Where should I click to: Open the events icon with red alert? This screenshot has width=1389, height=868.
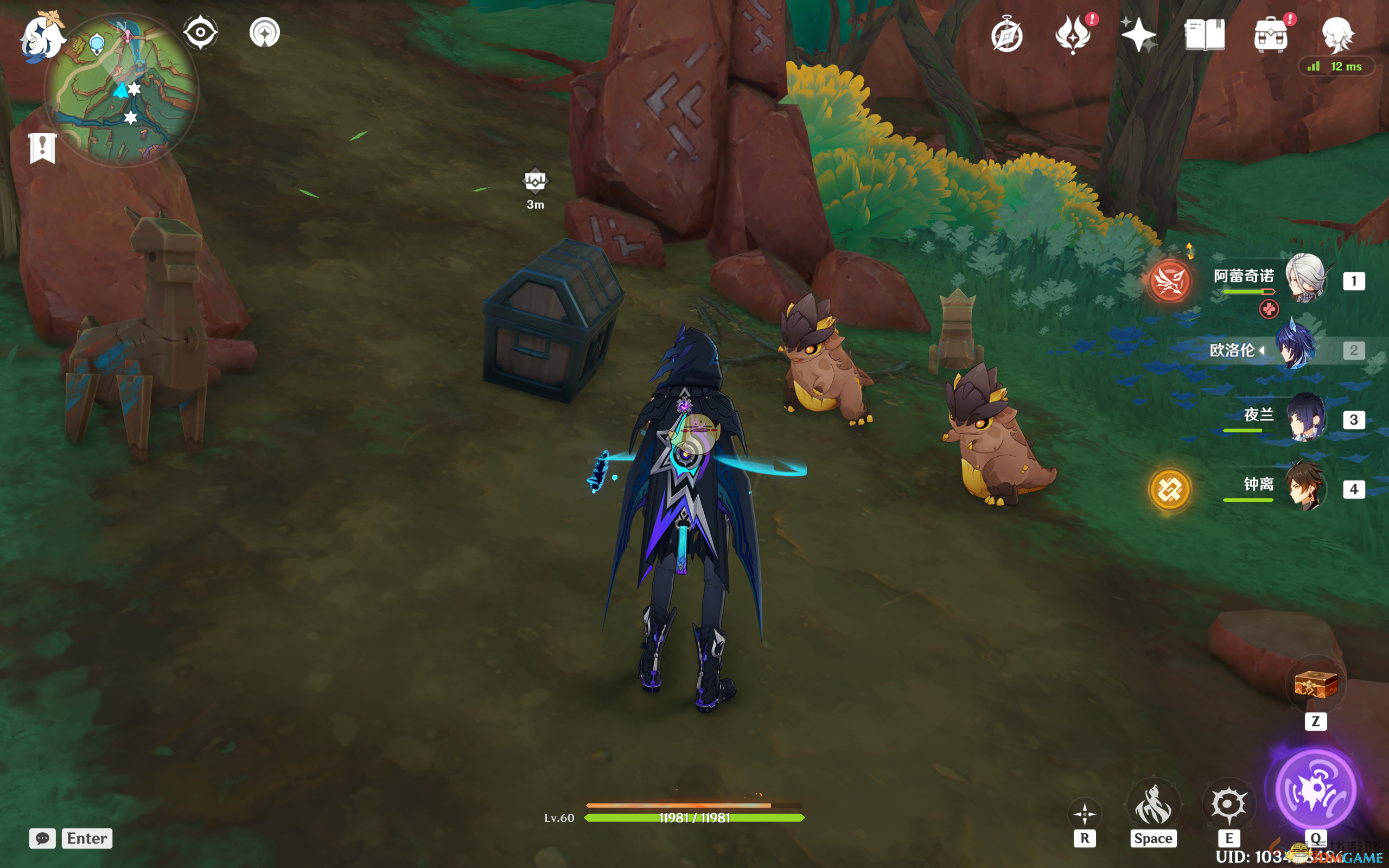tap(1073, 34)
